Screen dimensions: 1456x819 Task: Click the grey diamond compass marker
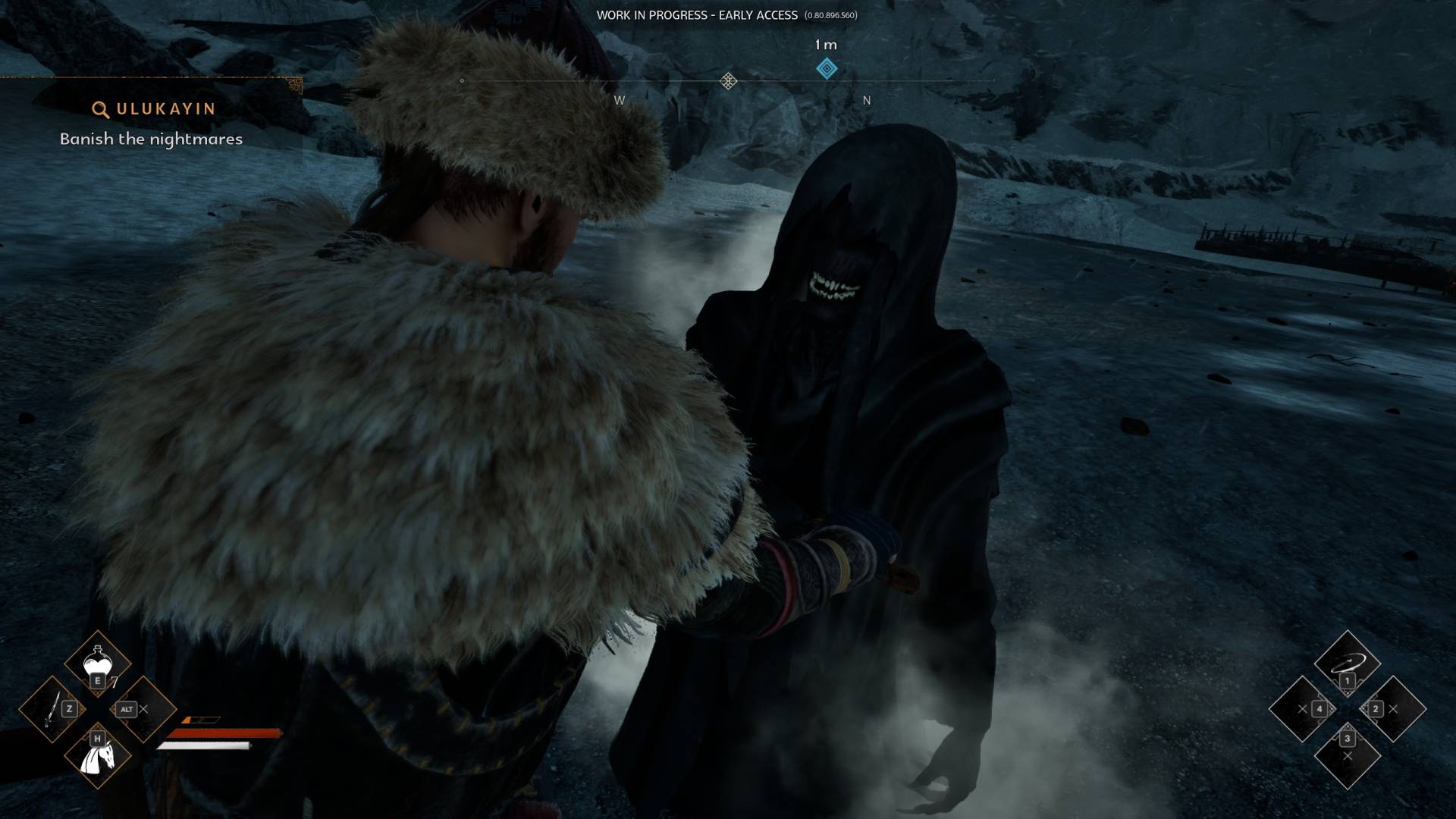tap(728, 81)
